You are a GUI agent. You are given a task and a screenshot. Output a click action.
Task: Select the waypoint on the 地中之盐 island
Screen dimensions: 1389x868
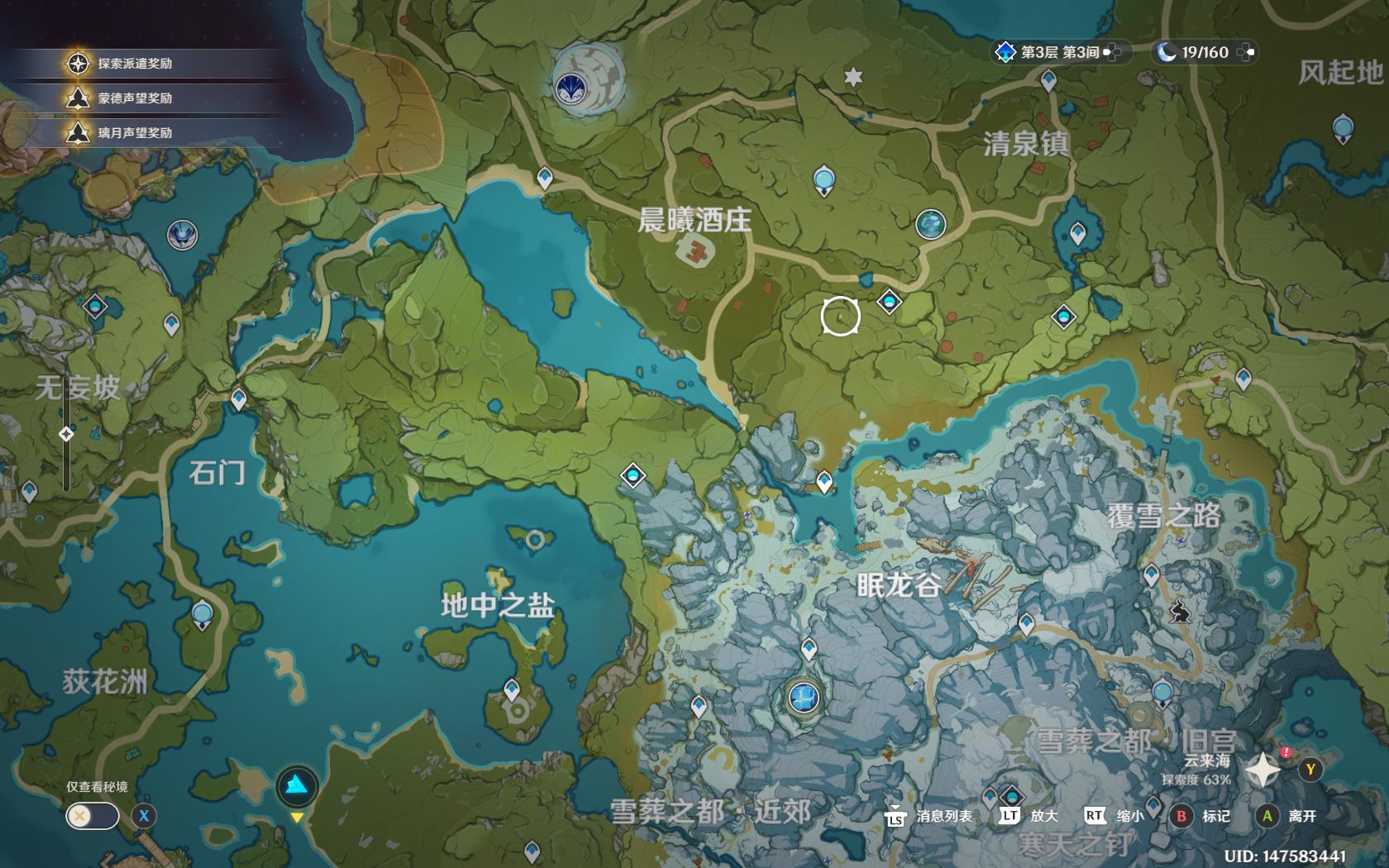(513, 689)
